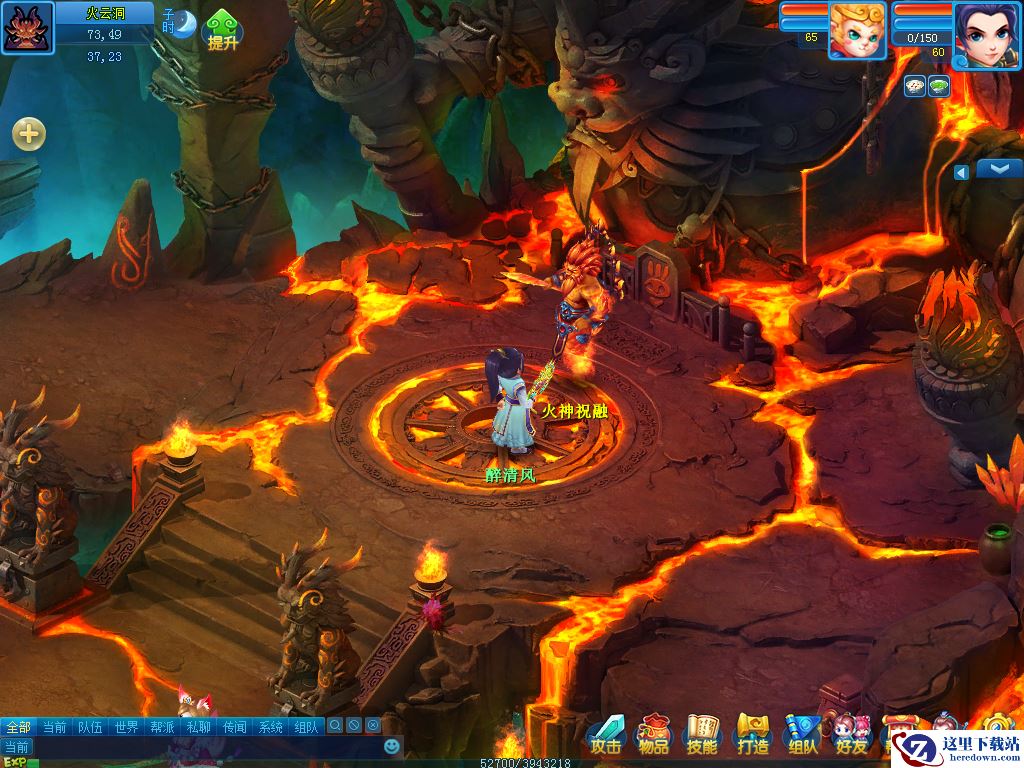The image size is (1024, 768).
Task: Switch chat to the 队伍 tab
Action: tap(90, 727)
